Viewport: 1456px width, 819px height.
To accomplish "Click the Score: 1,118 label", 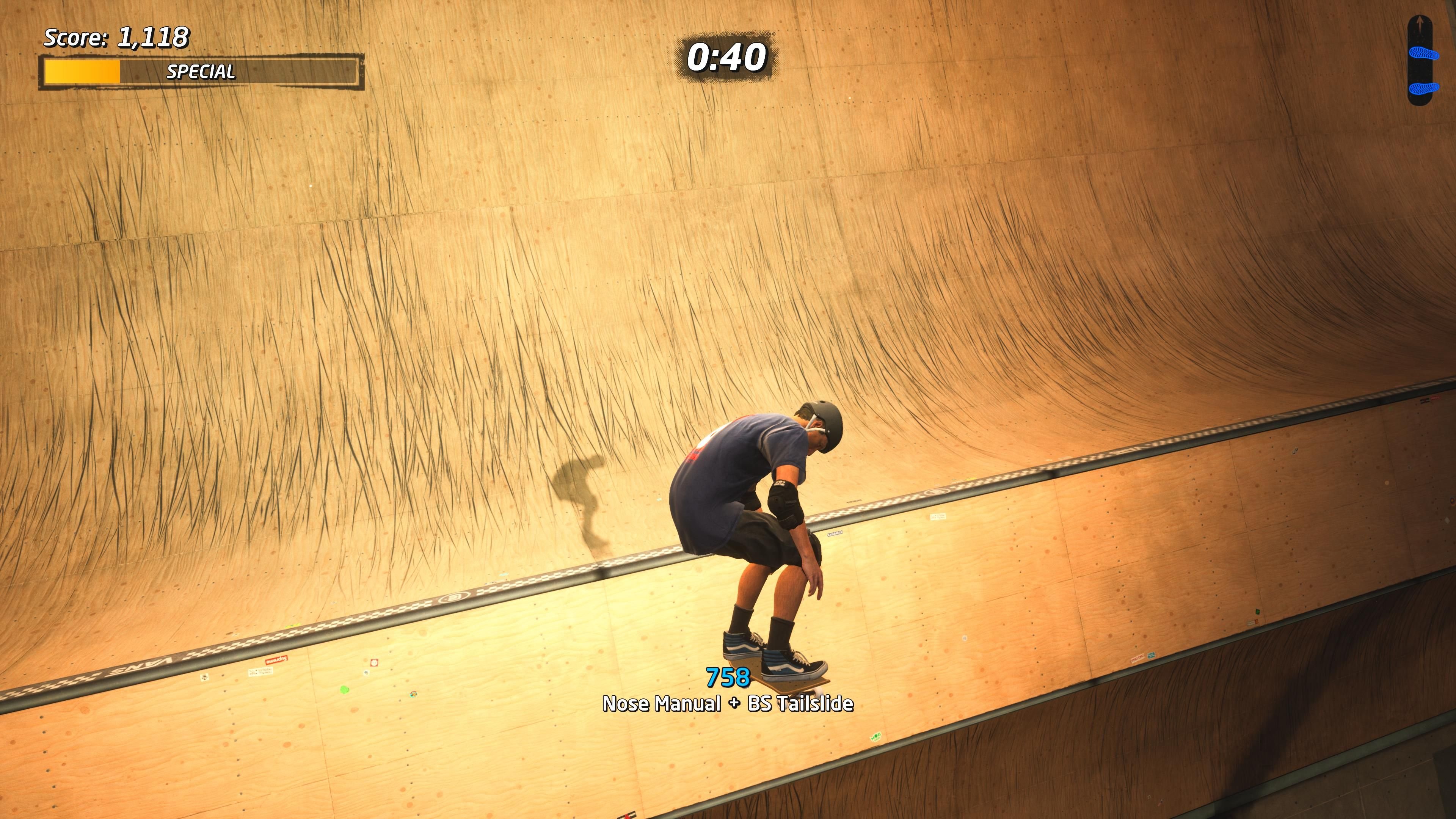I will (116, 38).
